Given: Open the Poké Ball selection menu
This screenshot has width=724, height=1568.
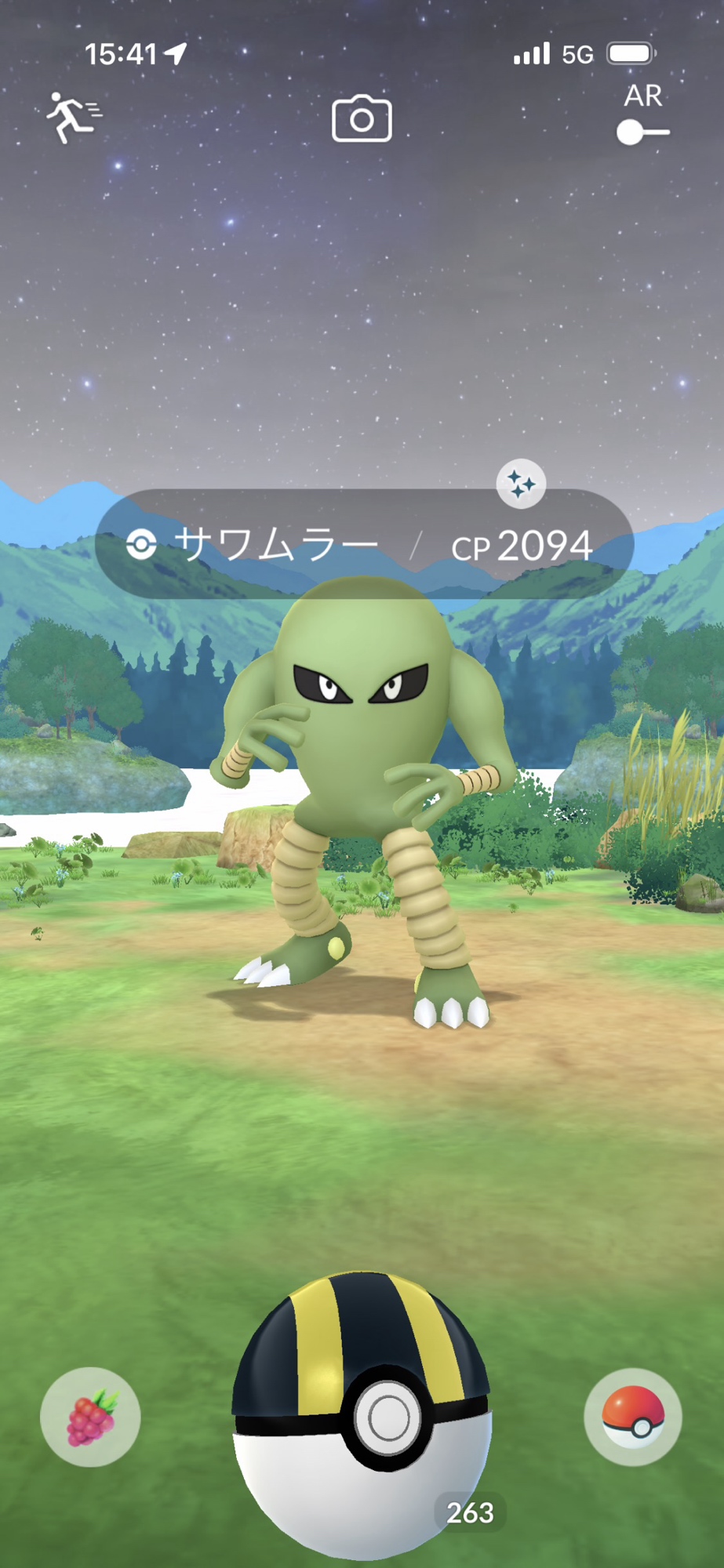Looking at the screenshot, I should pos(633,1417).
